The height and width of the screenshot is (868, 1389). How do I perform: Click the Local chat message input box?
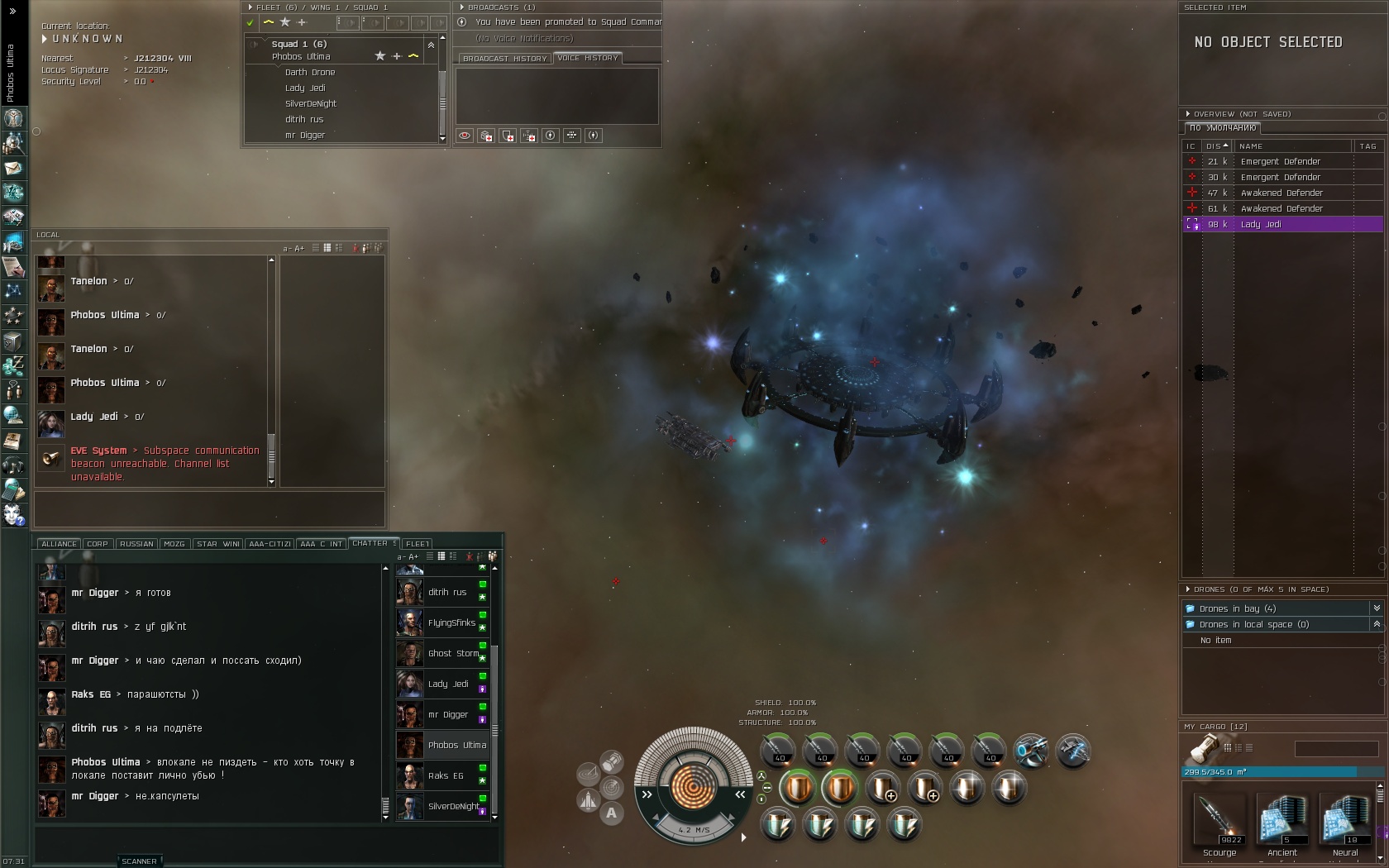(x=209, y=508)
